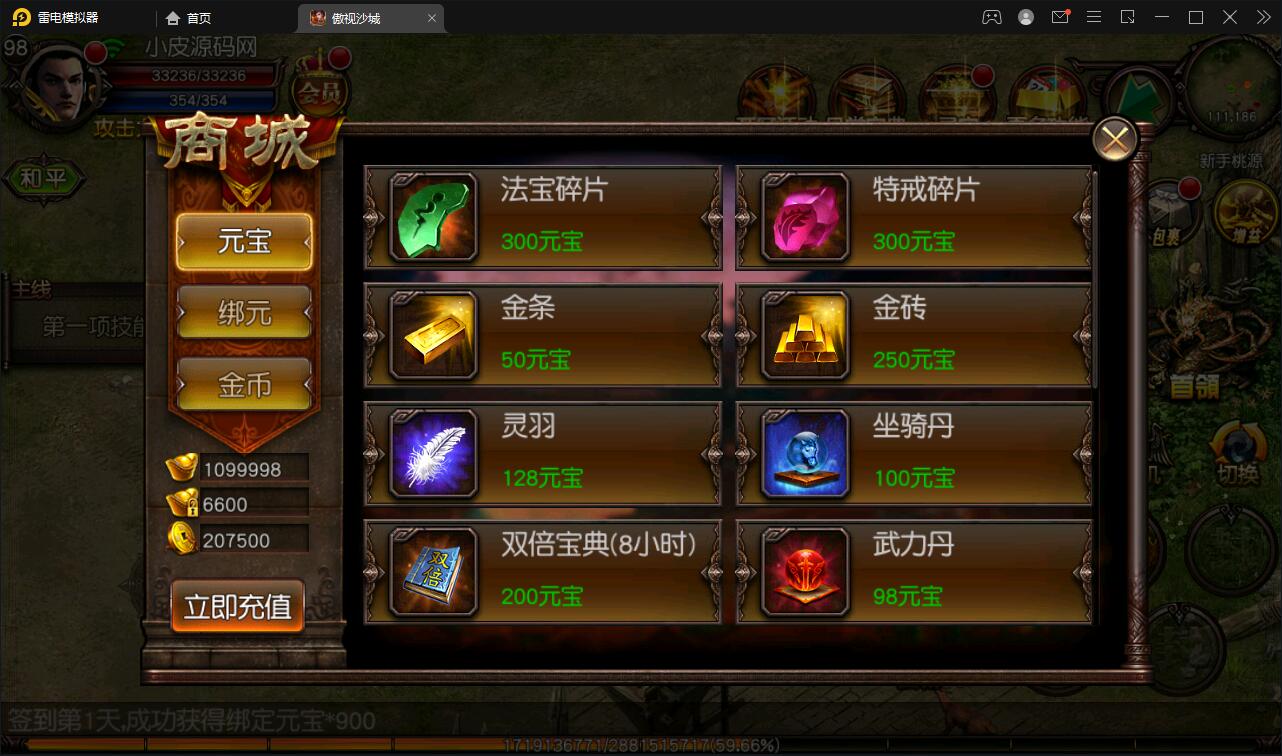Viewport: 1282px width, 756px height.
Task: Close the 商城 shop window
Action: 1114,139
